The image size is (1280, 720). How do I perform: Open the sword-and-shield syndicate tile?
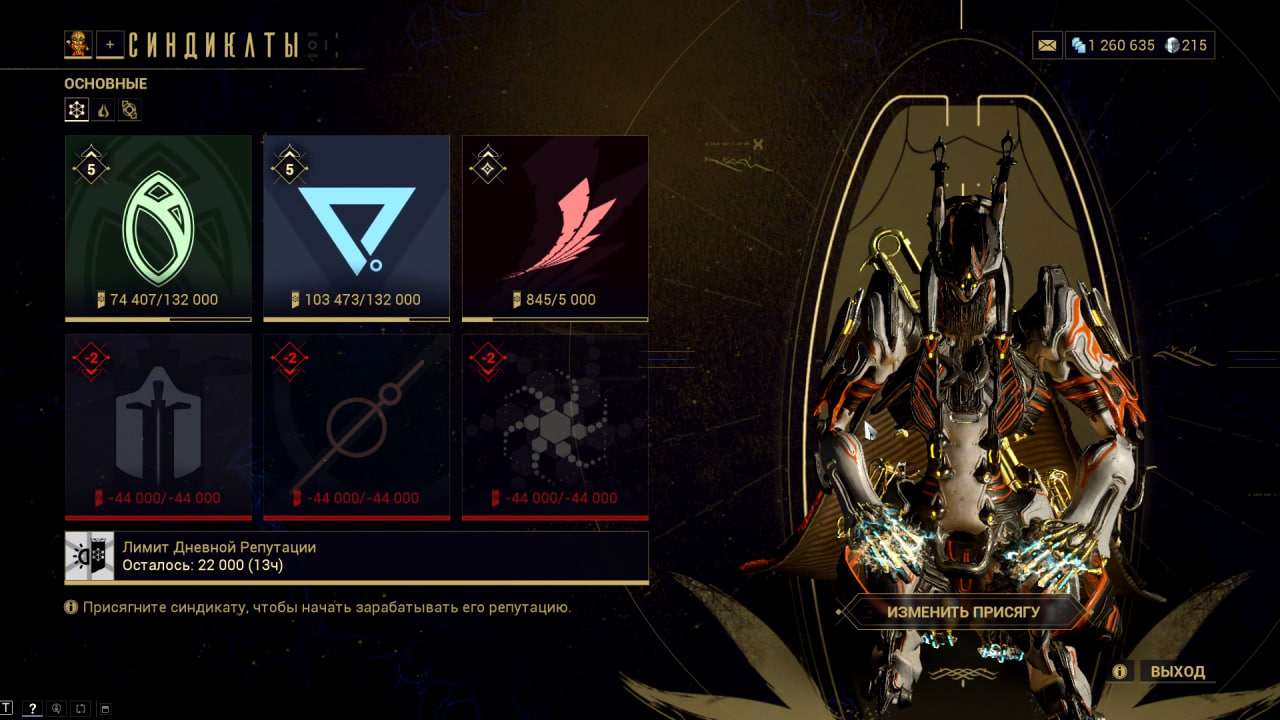pyautogui.click(x=158, y=426)
